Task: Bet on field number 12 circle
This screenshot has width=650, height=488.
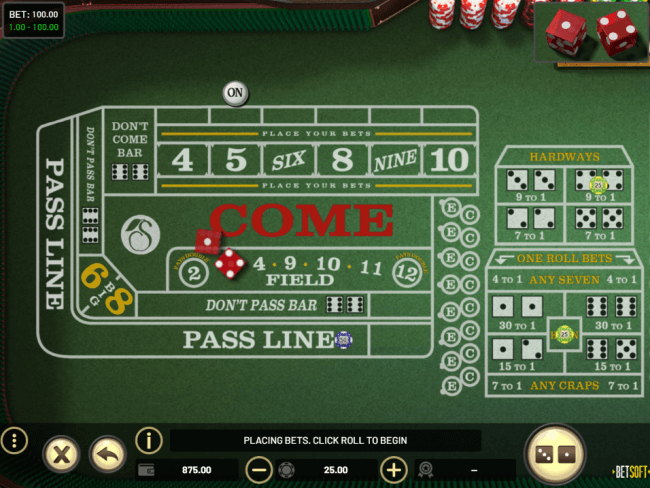Action: [x=405, y=270]
